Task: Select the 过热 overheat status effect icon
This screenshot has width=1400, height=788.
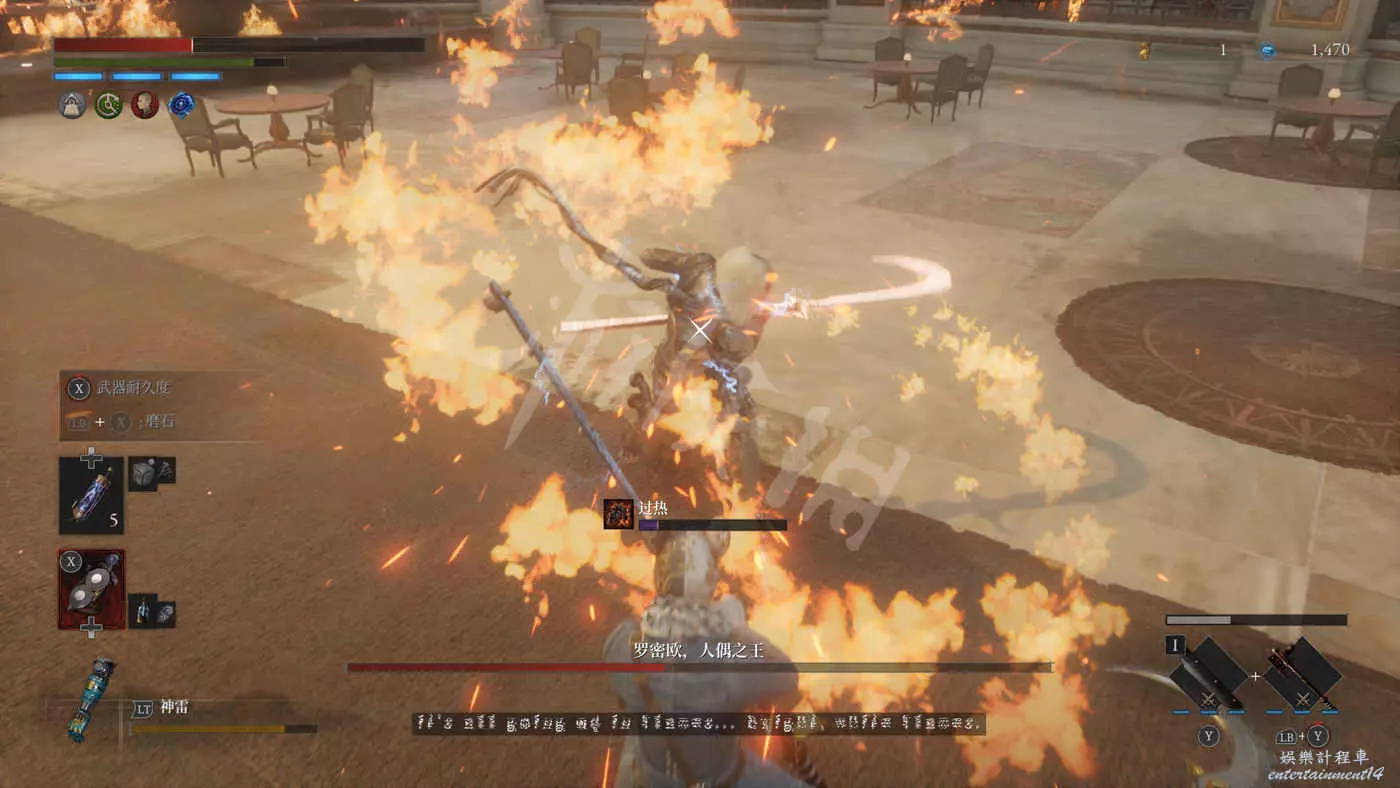Action: [x=618, y=514]
